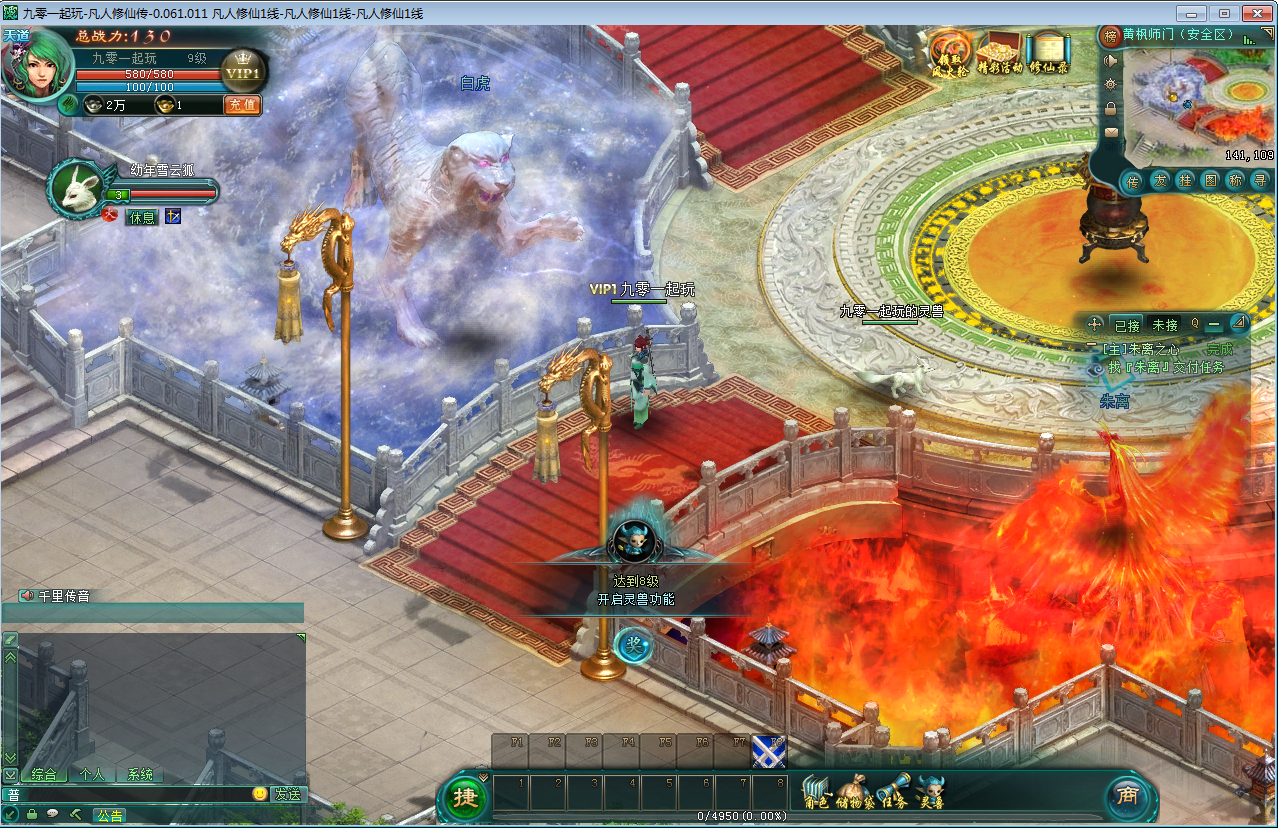The image size is (1278, 828).
Task: Open the 灵兽 spirit beast menu
Action: coord(931,792)
